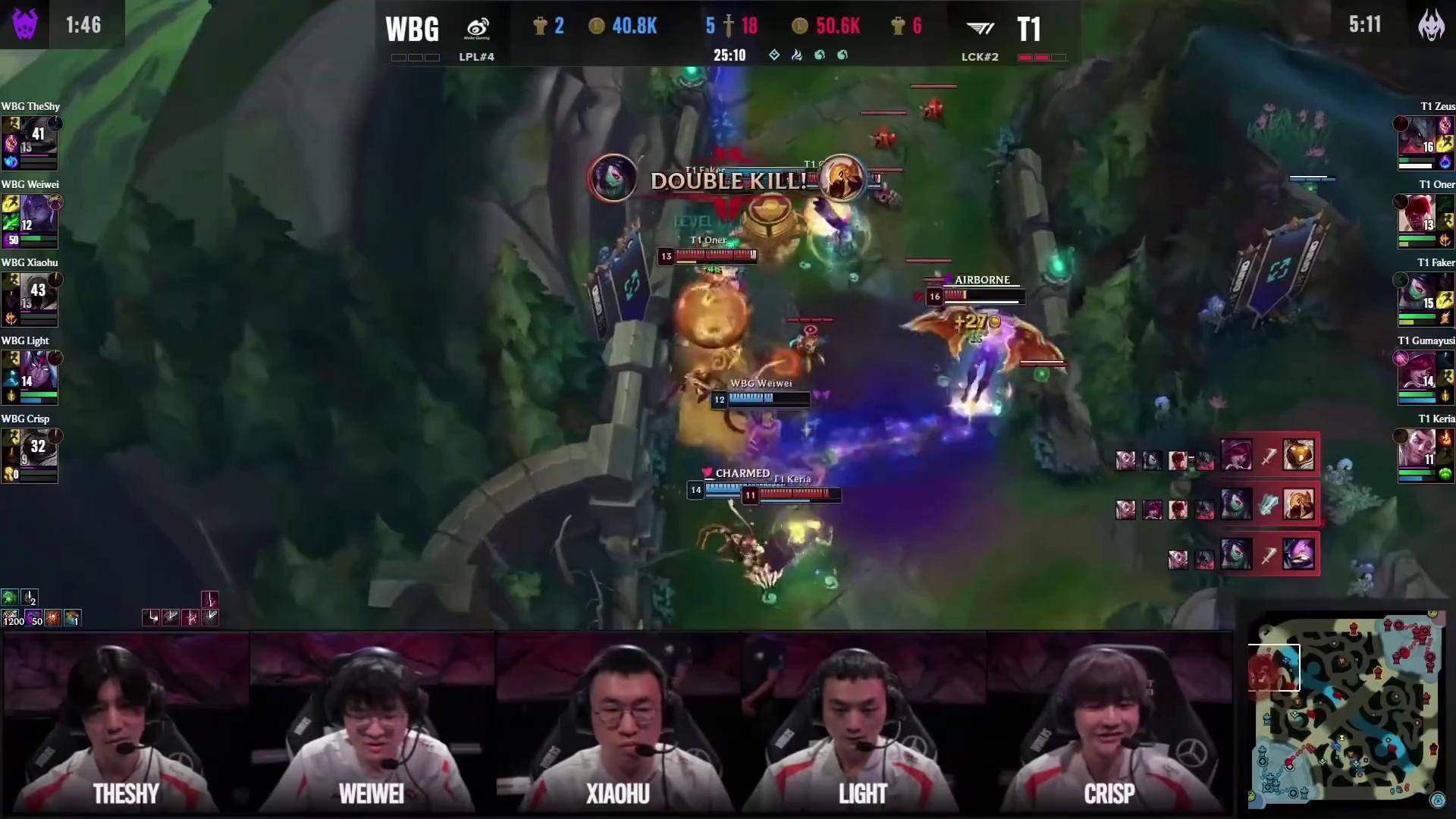Click on the minimap
The height and width of the screenshot is (819, 1456).
(x=1345, y=710)
